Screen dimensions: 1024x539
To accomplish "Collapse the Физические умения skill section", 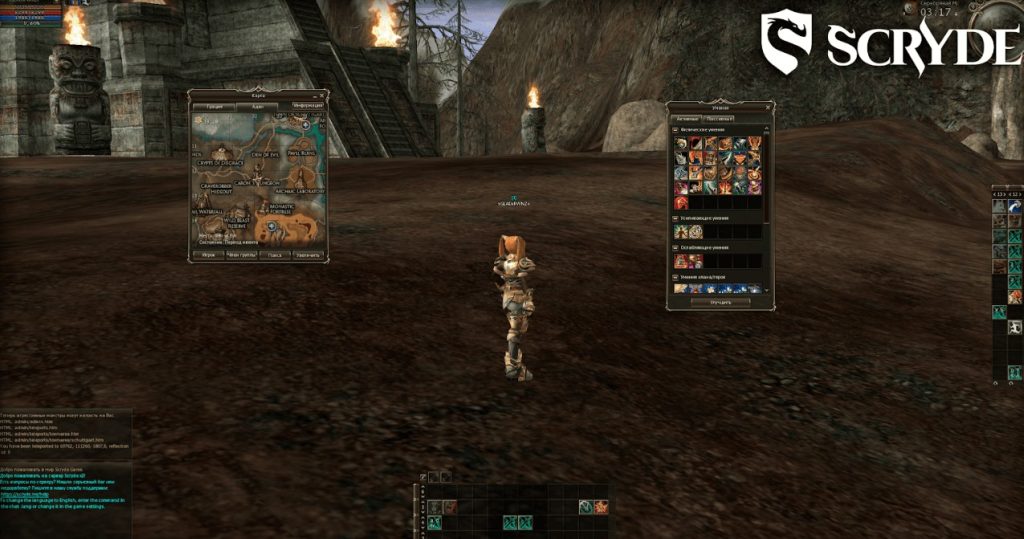I will coord(676,130).
